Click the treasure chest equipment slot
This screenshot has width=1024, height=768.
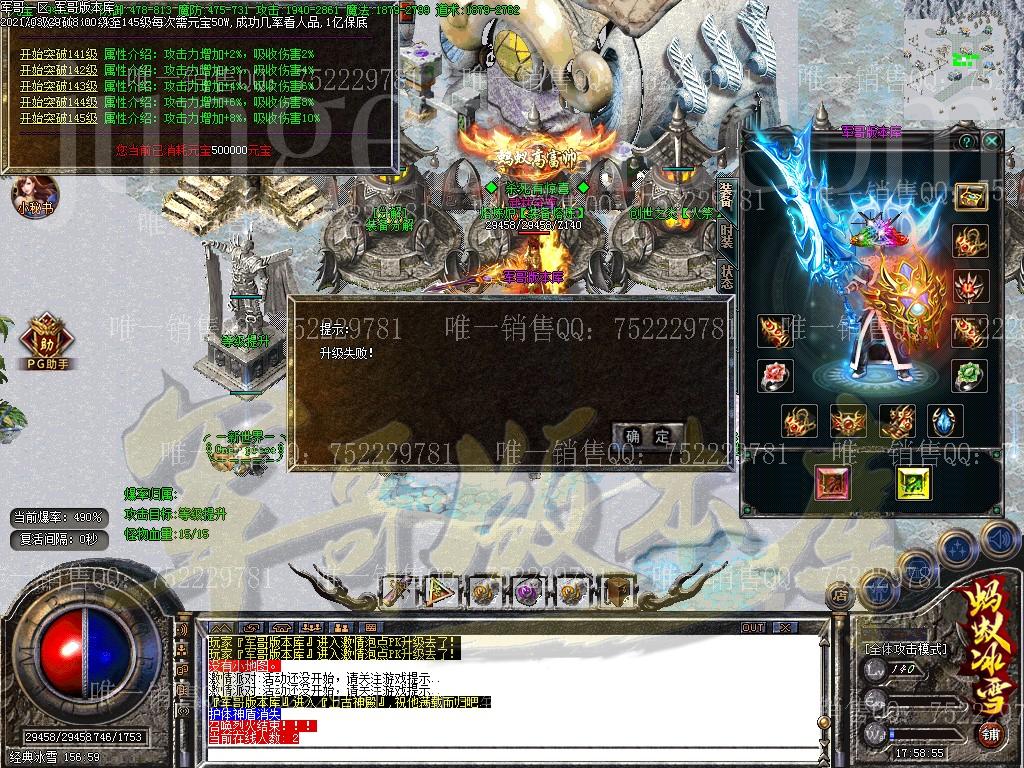click(x=970, y=196)
